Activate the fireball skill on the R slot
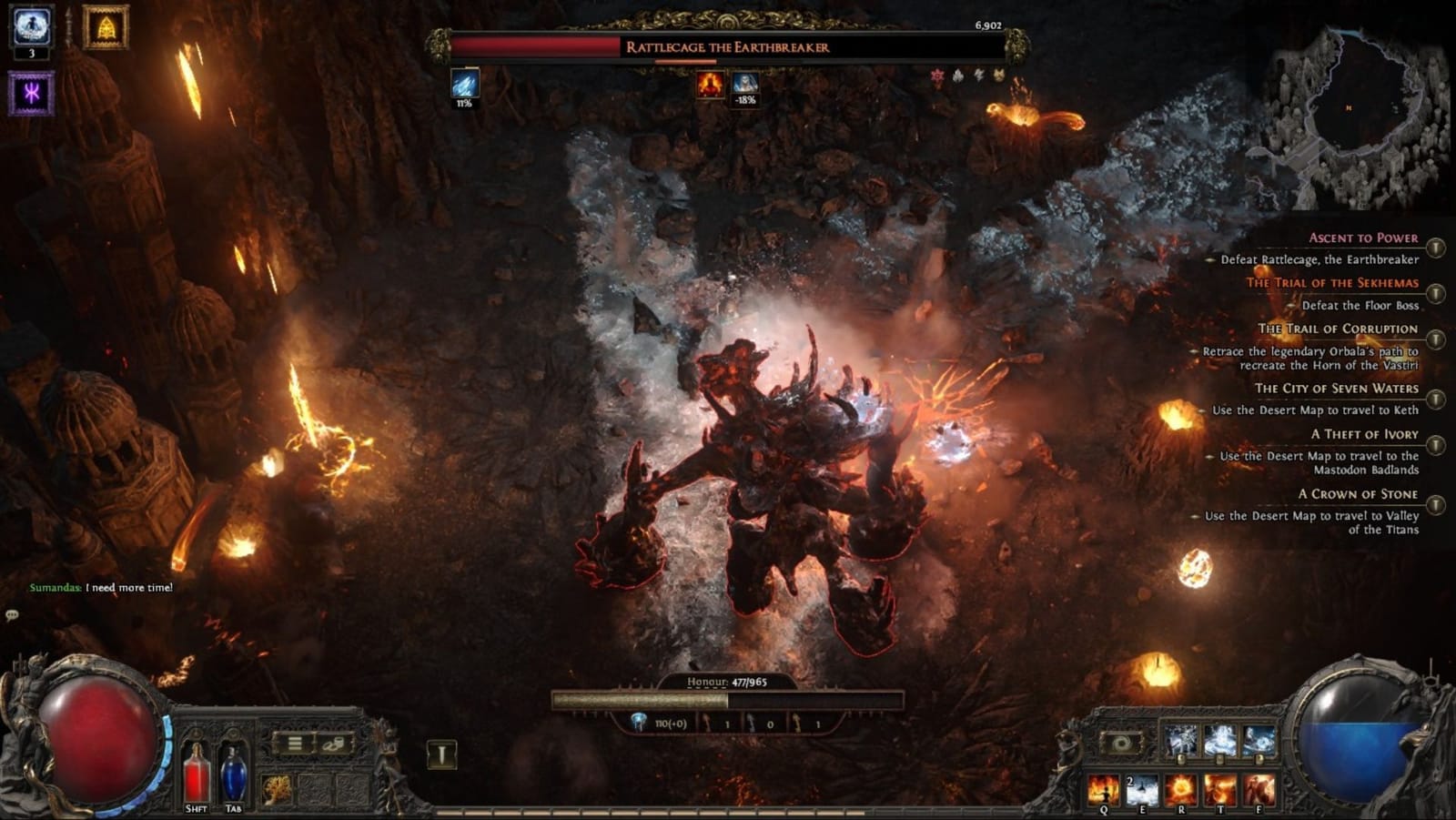Screen dimensions: 1456x820 (x=1181, y=790)
